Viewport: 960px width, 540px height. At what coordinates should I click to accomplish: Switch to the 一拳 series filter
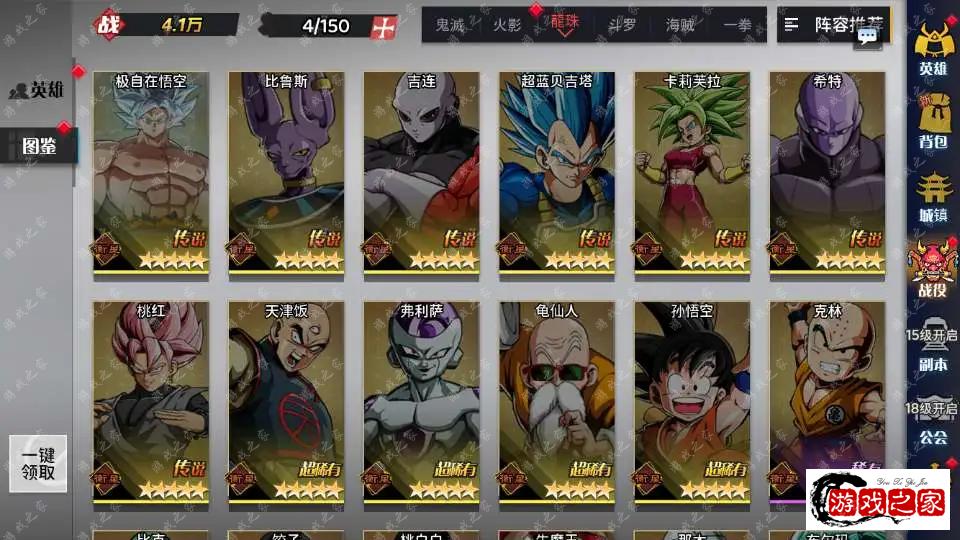tap(737, 25)
